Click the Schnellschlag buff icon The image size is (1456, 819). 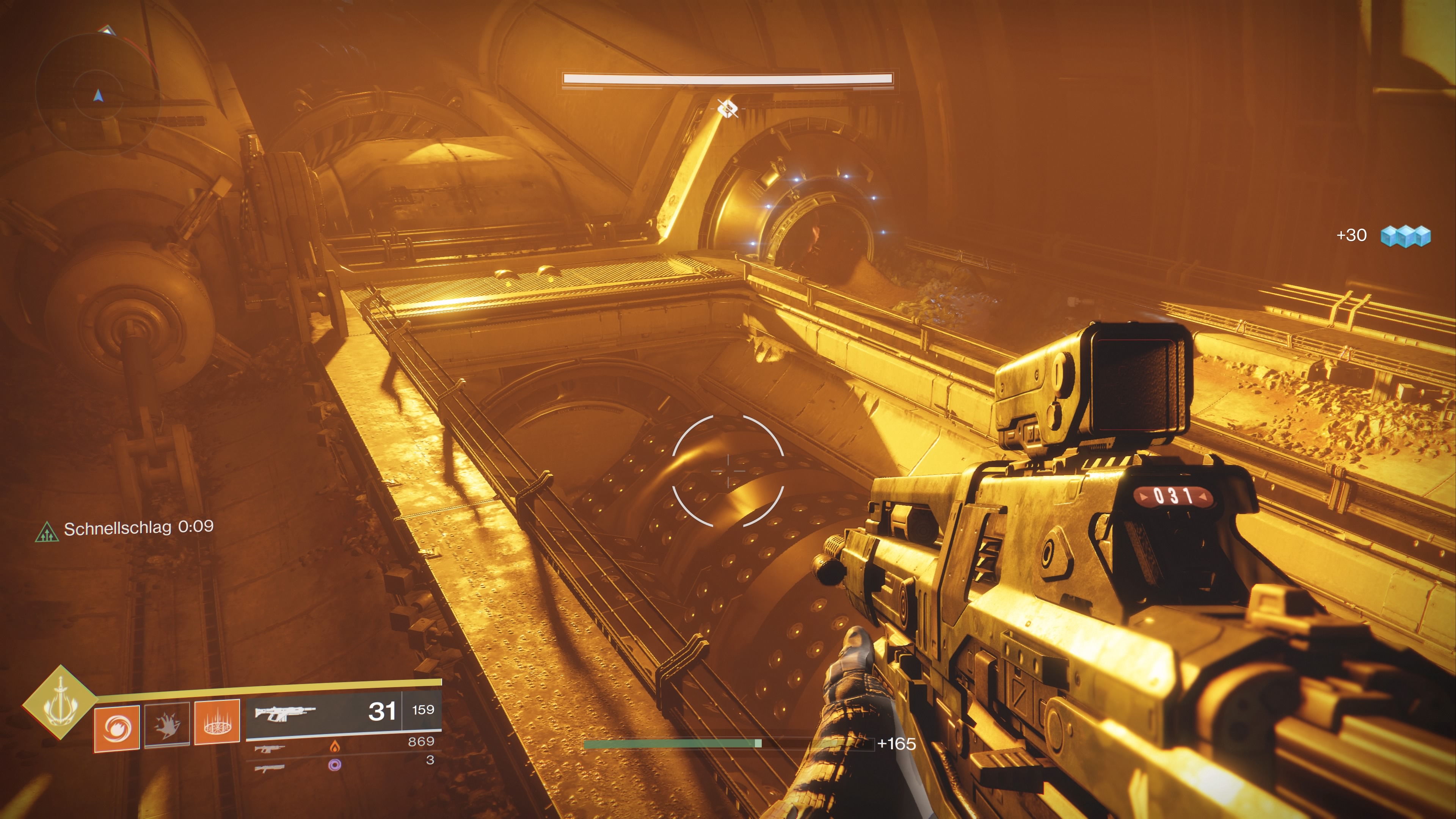click(x=47, y=532)
